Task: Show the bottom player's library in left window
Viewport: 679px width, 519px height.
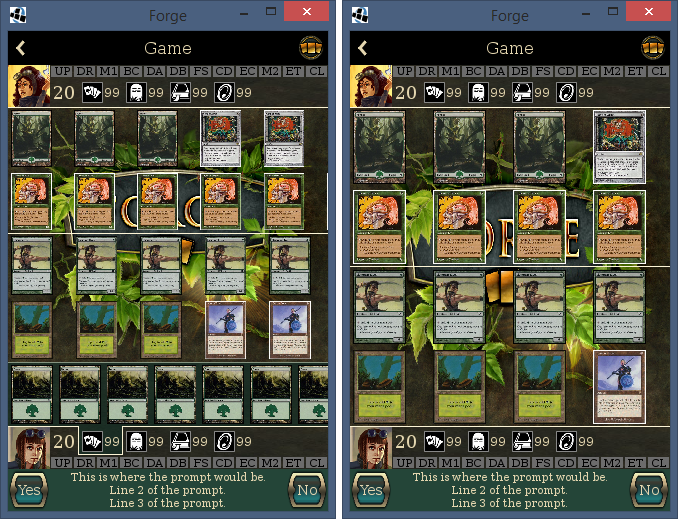Action: pyautogui.click(x=180, y=441)
